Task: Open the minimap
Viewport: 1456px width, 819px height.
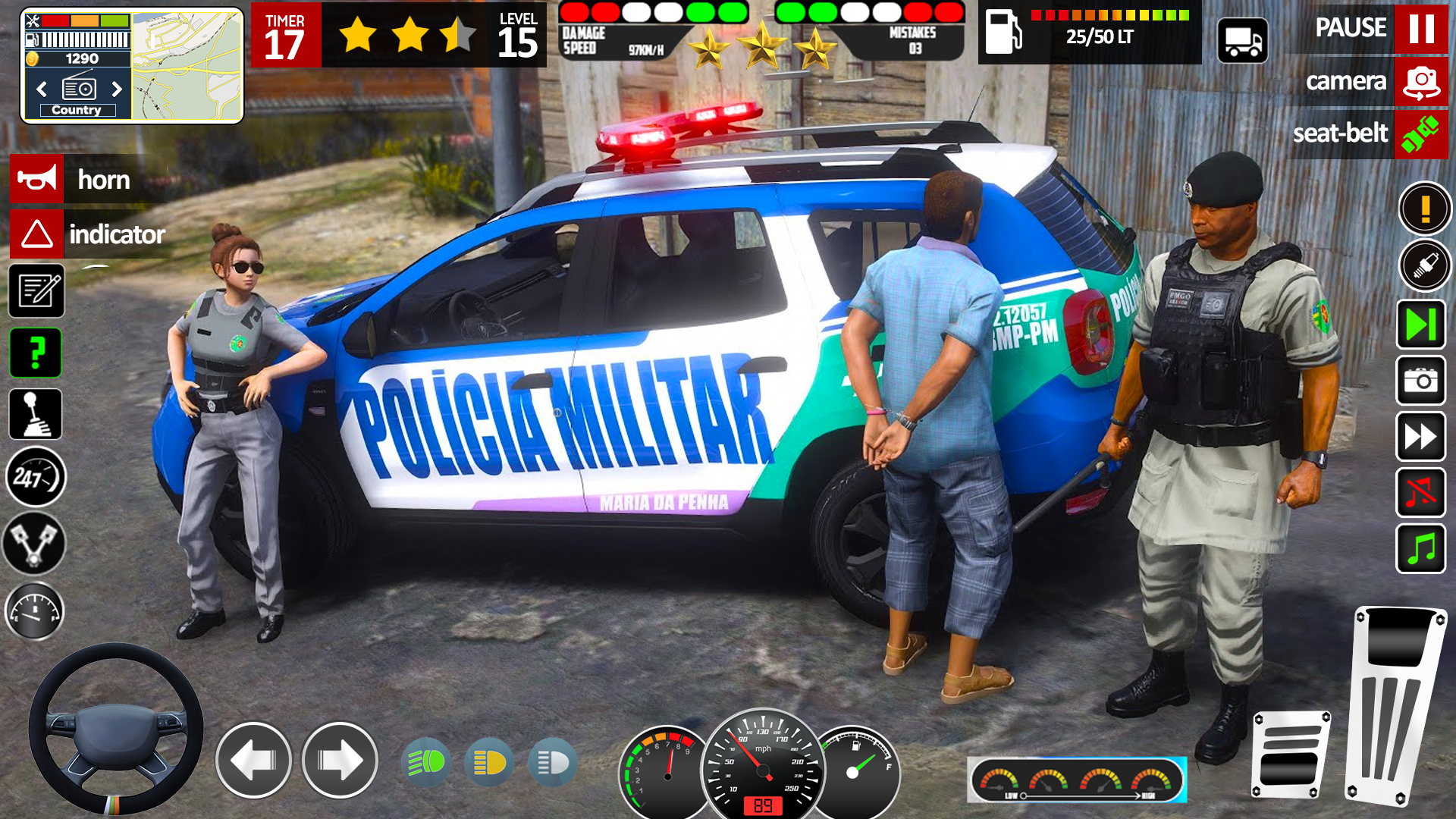Action: 187,66
